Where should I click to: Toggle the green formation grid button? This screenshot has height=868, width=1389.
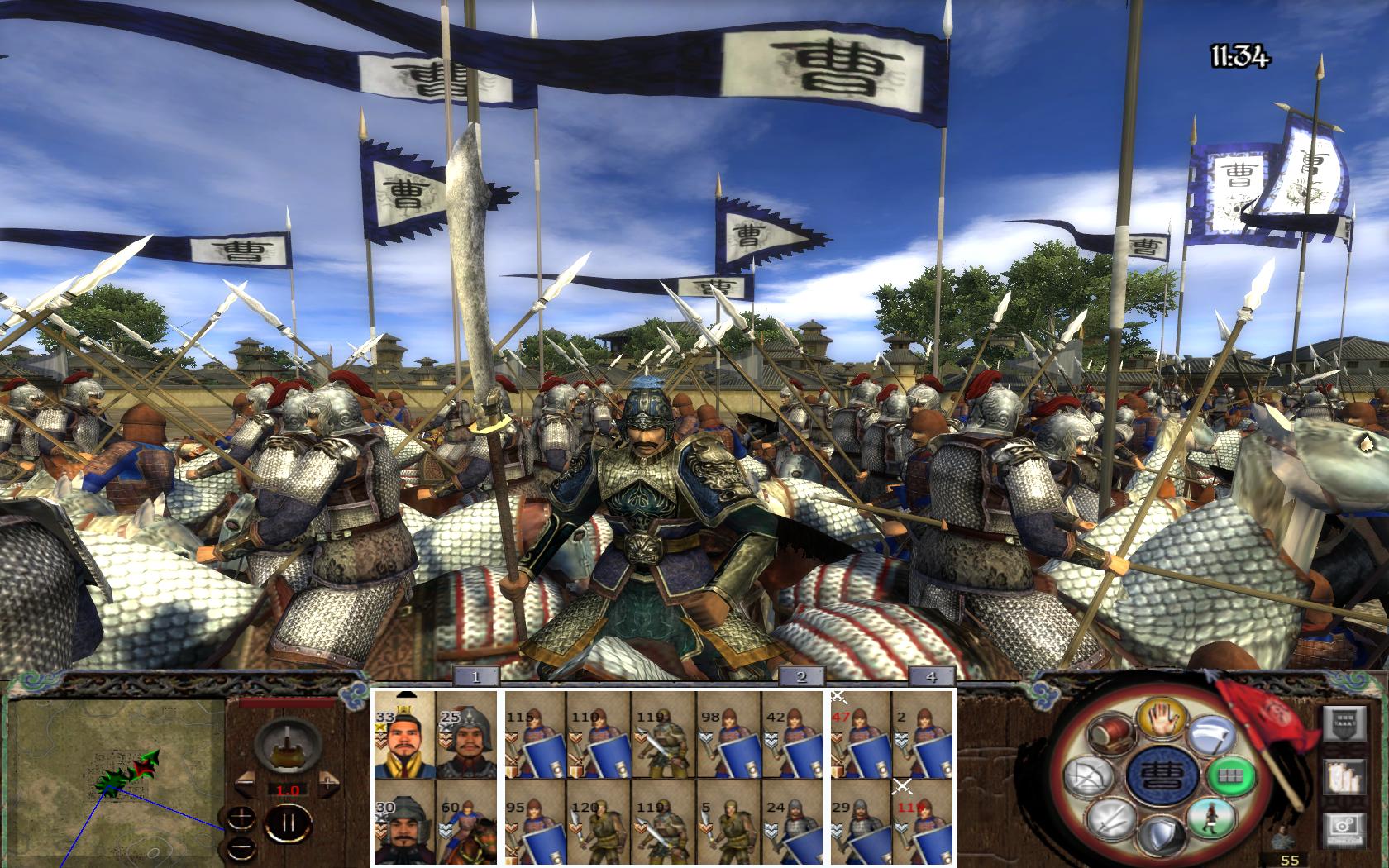click(1232, 776)
